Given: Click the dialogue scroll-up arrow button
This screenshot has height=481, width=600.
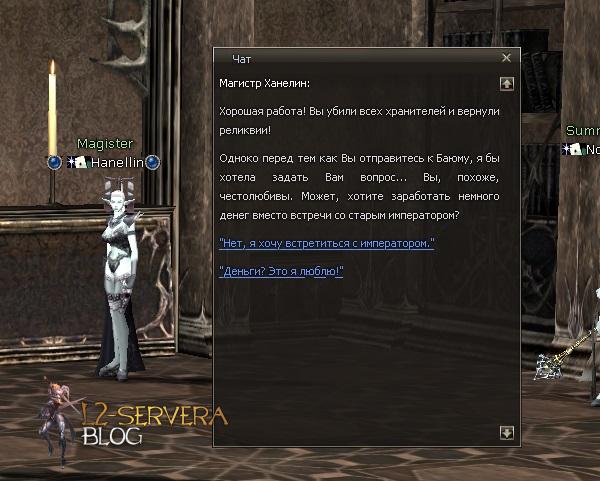Looking at the screenshot, I should pyautogui.click(x=506, y=84).
